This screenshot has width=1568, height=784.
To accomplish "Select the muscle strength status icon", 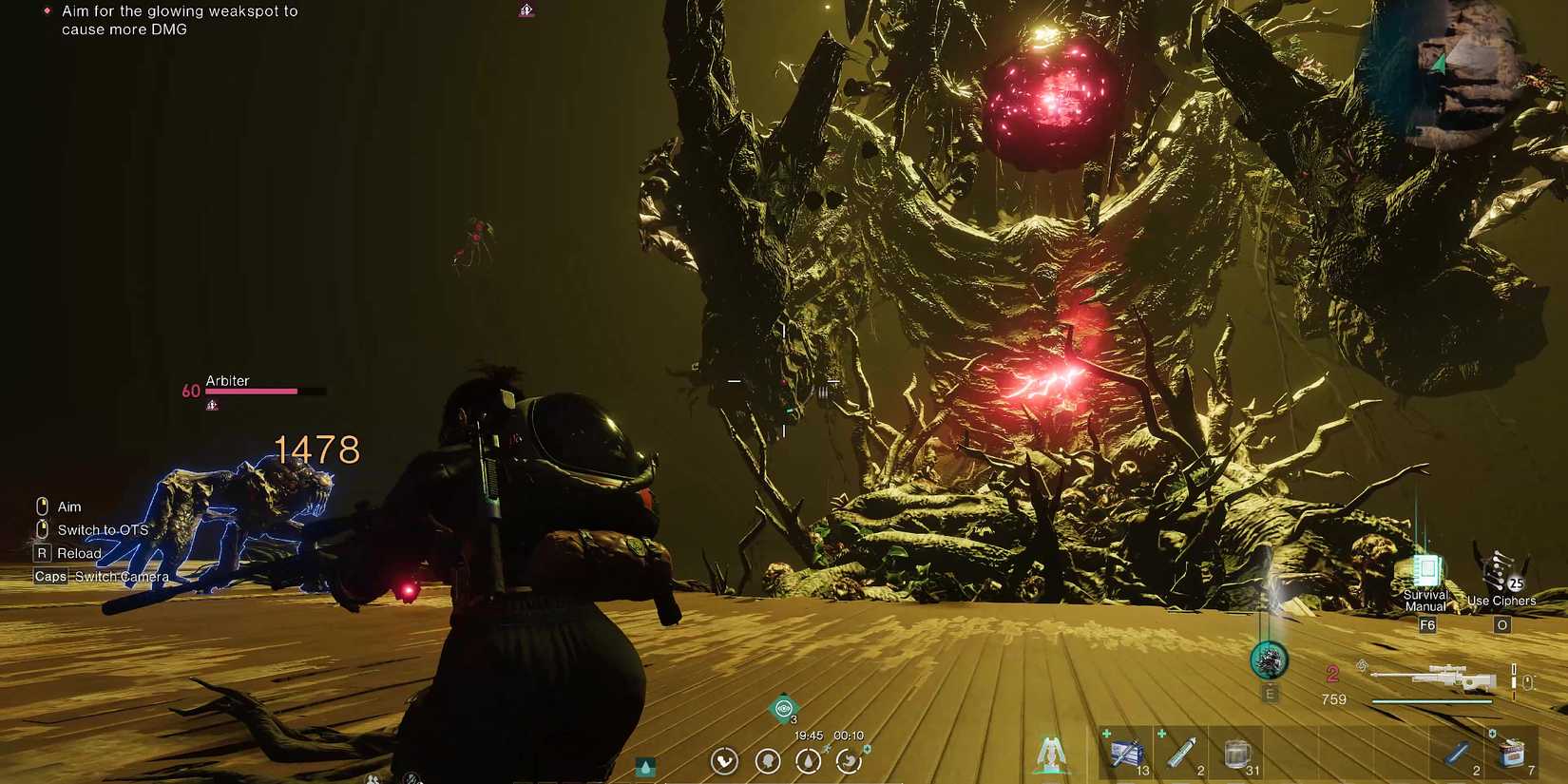I will tap(725, 761).
